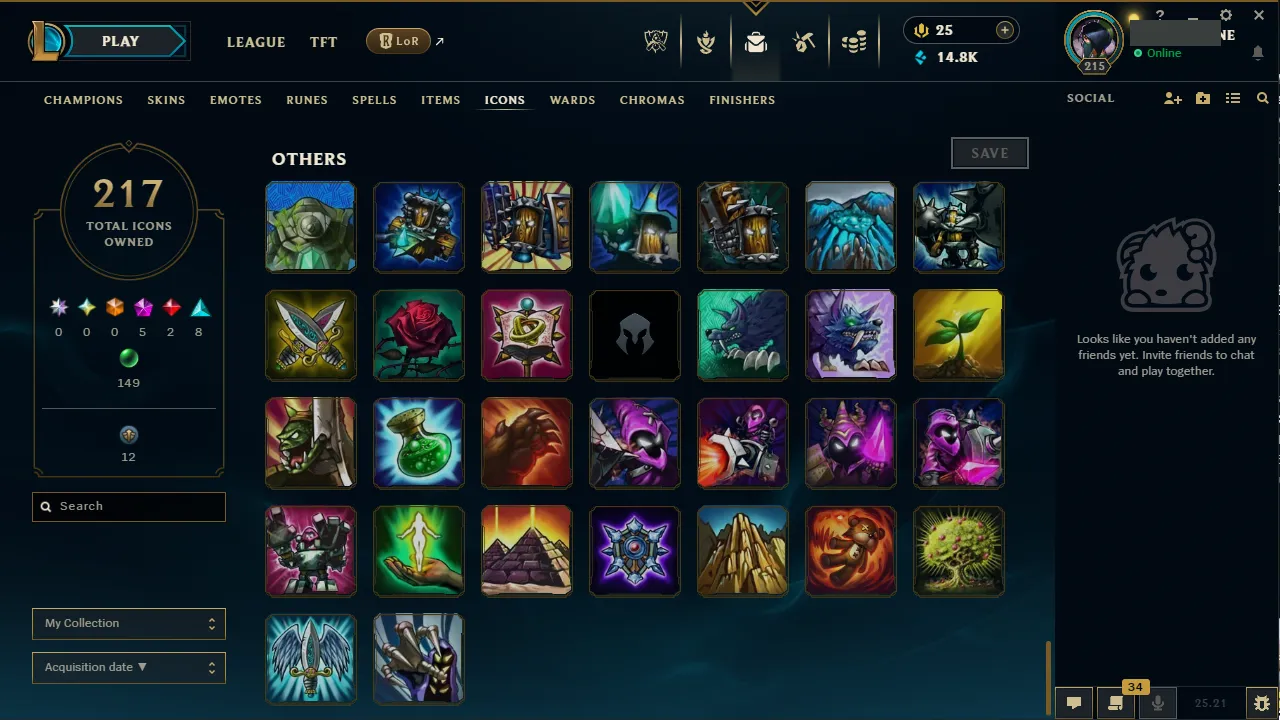Open the patch notes scroll with 34 badge
1280x720 pixels.
(1116, 703)
